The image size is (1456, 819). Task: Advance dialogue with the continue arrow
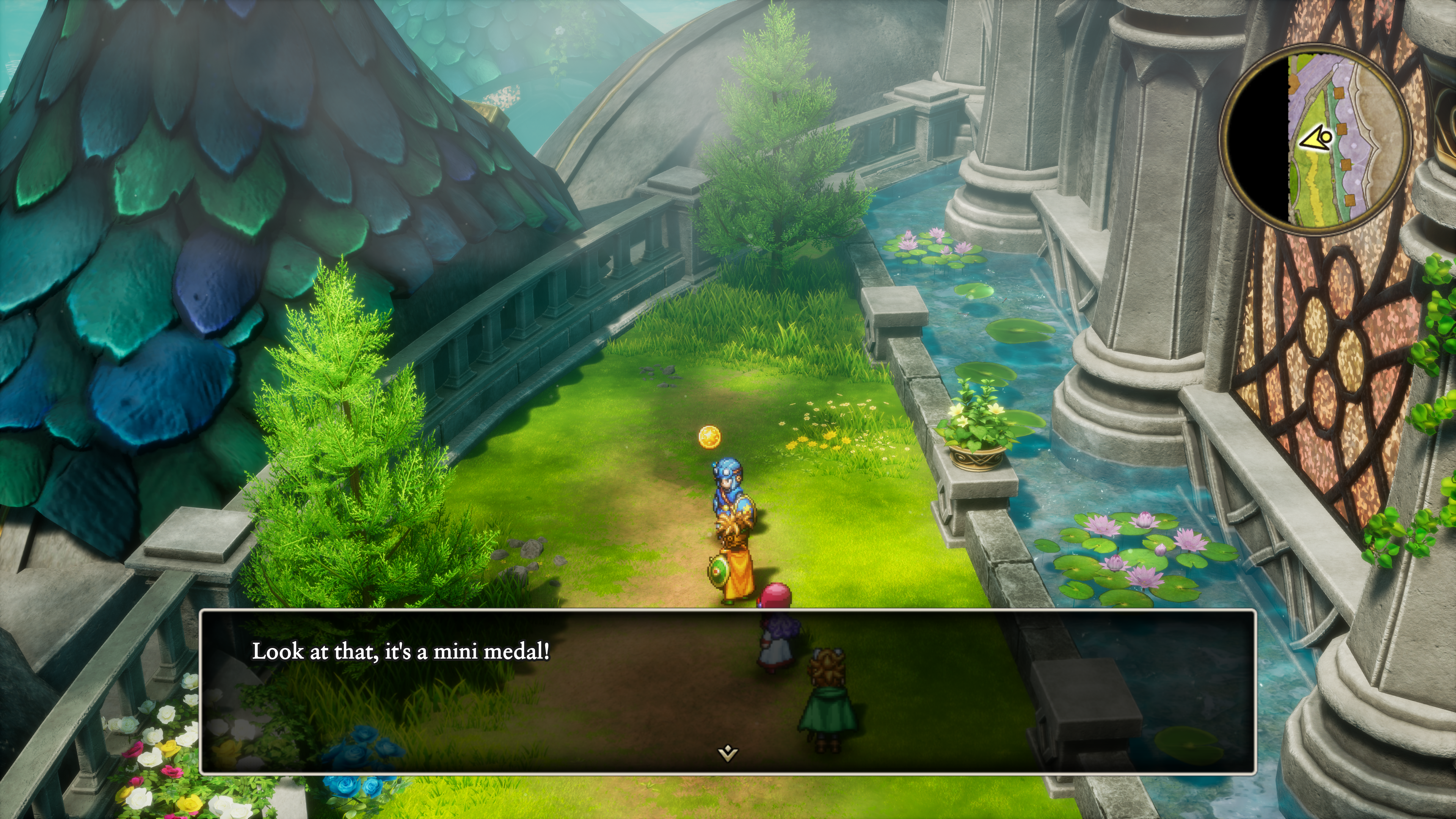(728, 753)
